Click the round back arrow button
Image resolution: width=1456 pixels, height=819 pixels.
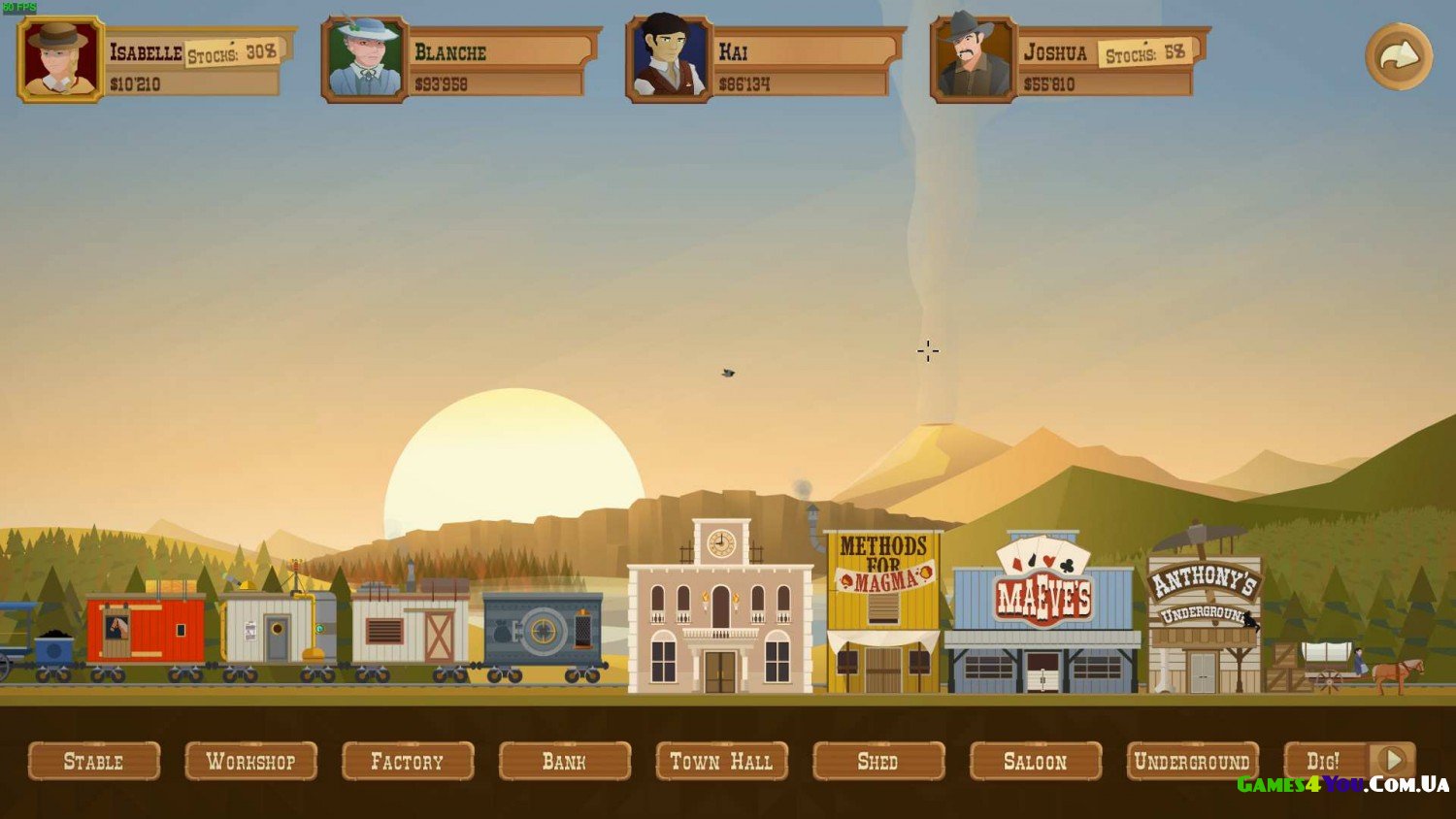[1399, 57]
